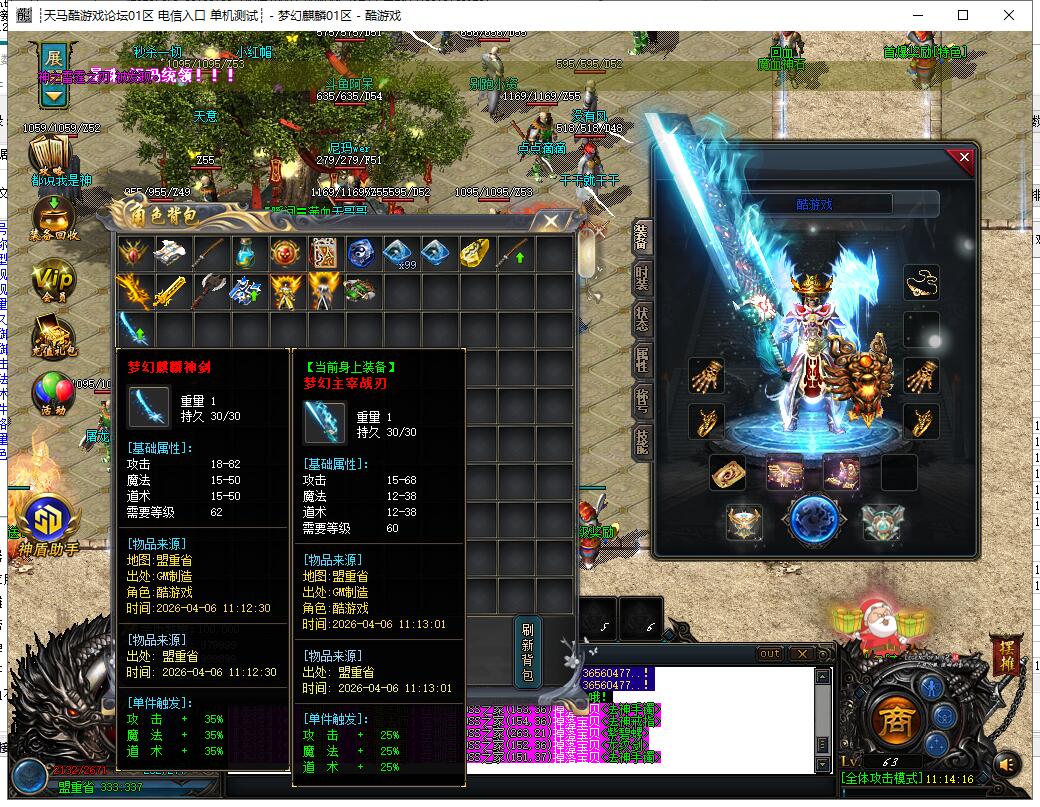Viewport: 1040px width, 807px height.
Task: Toggle the 展 expand arrow button
Action: click(54, 75)
